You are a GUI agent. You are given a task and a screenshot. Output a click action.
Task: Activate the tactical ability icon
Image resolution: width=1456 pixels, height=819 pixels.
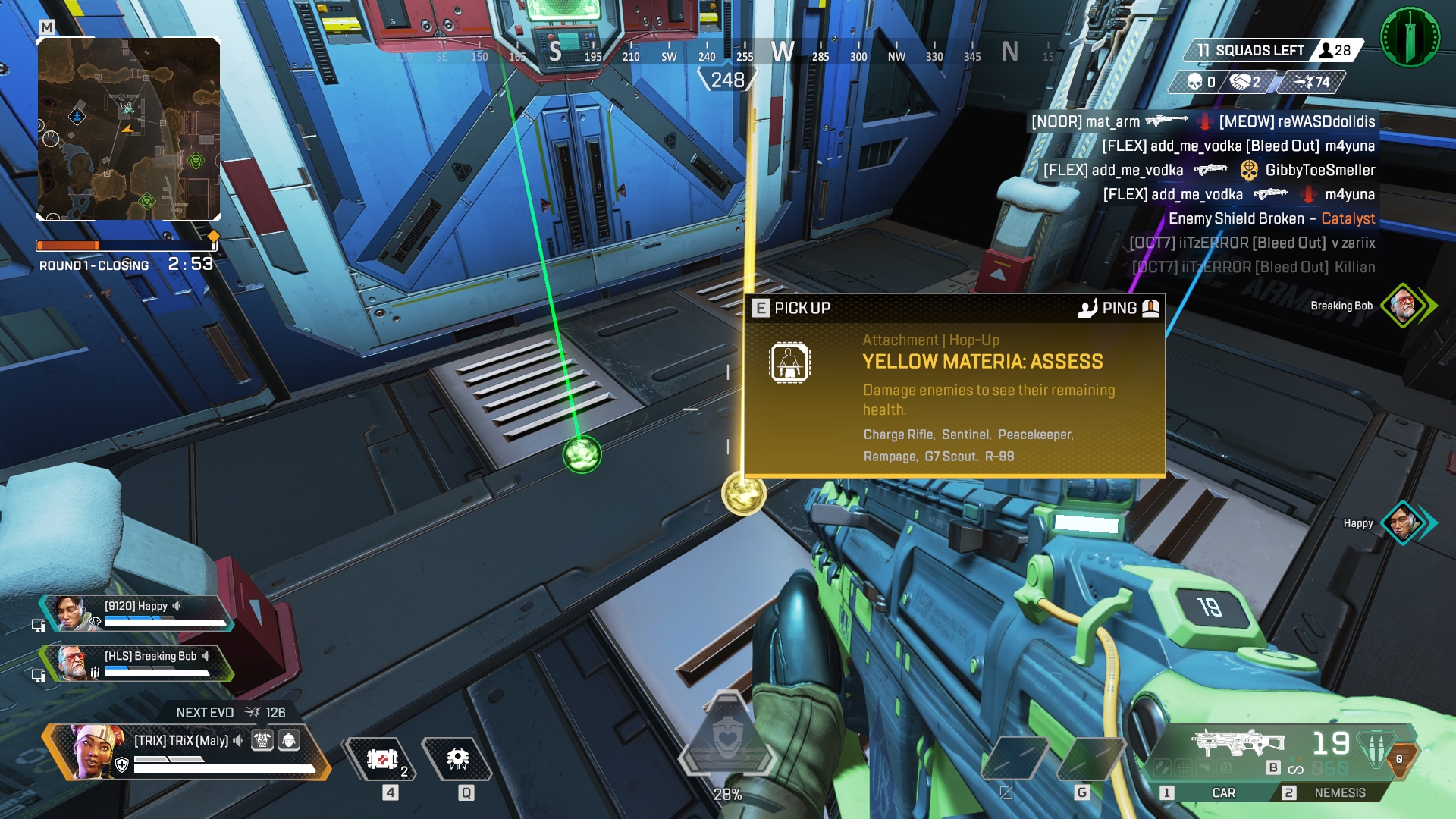pyautogui.click(x=458, y=759)
